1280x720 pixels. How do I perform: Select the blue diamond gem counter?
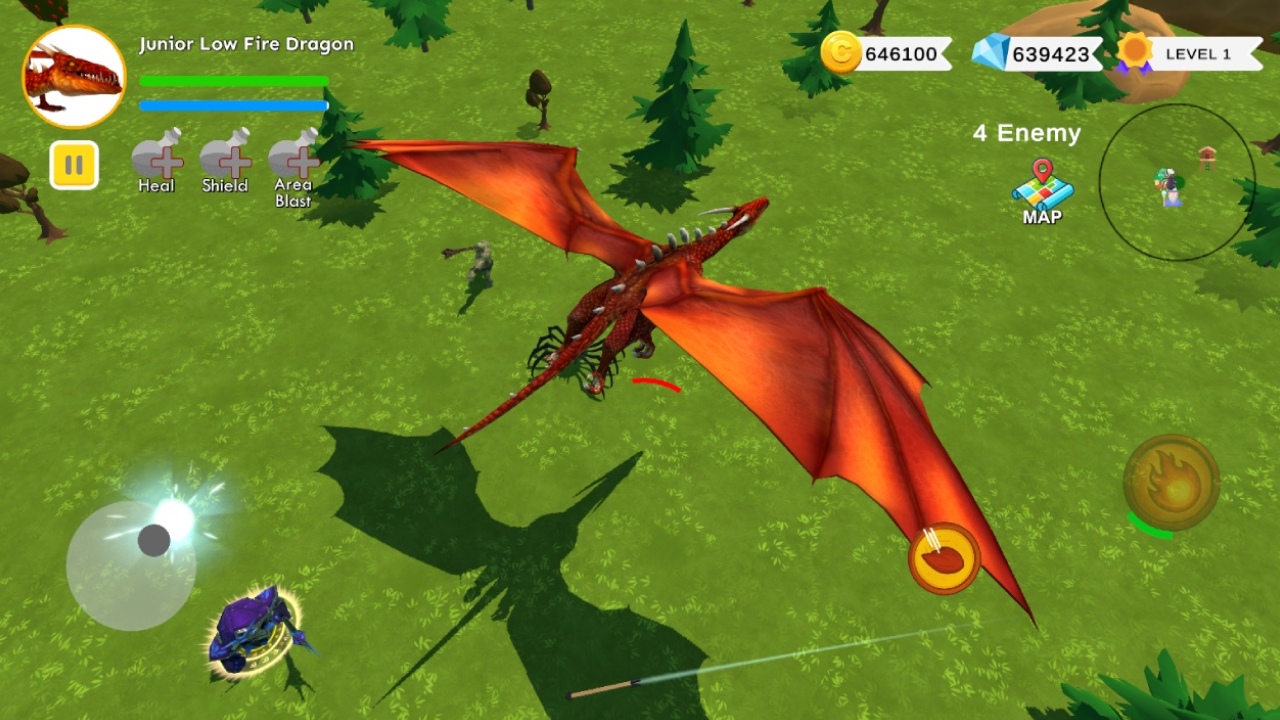point(1036,54)
